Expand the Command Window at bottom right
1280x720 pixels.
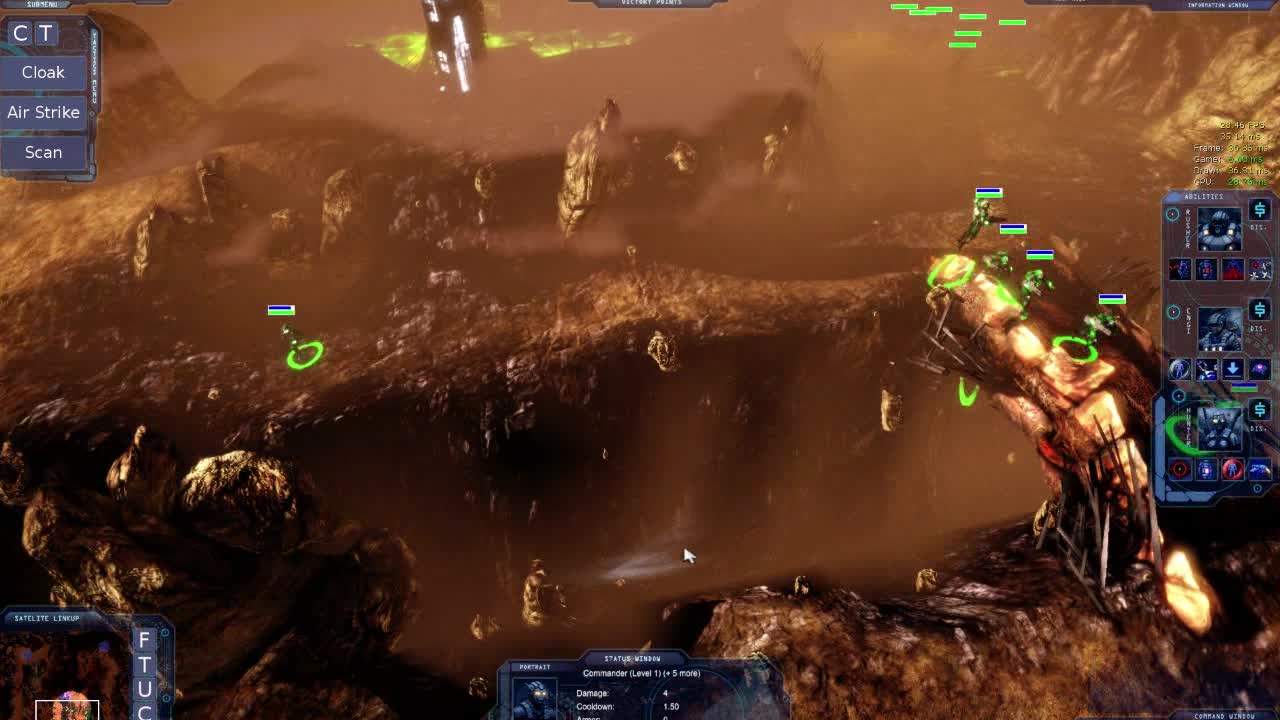(1225, 715)
